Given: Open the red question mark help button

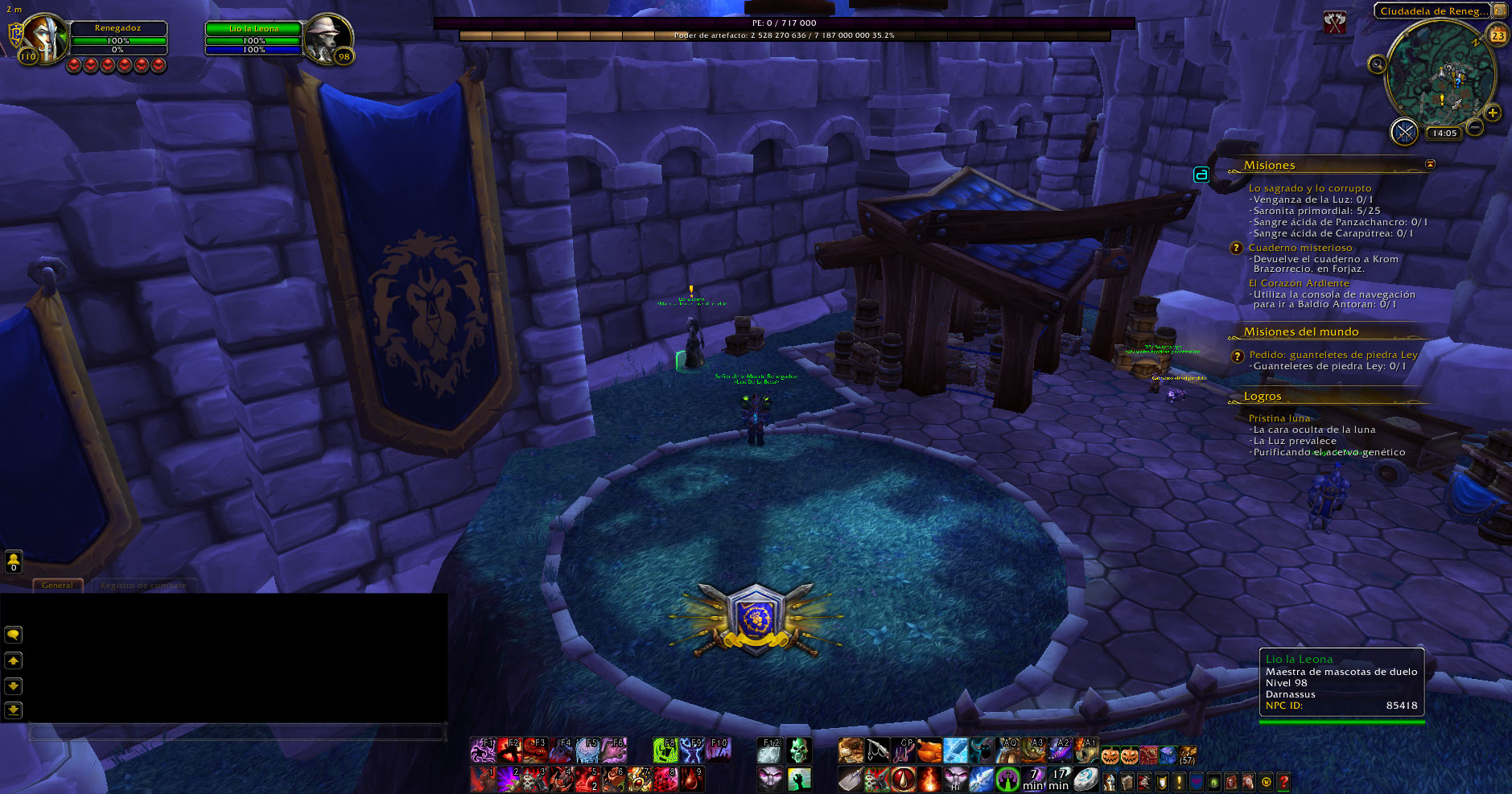Looking at the screenshot, I should [x=1283, y=781].
